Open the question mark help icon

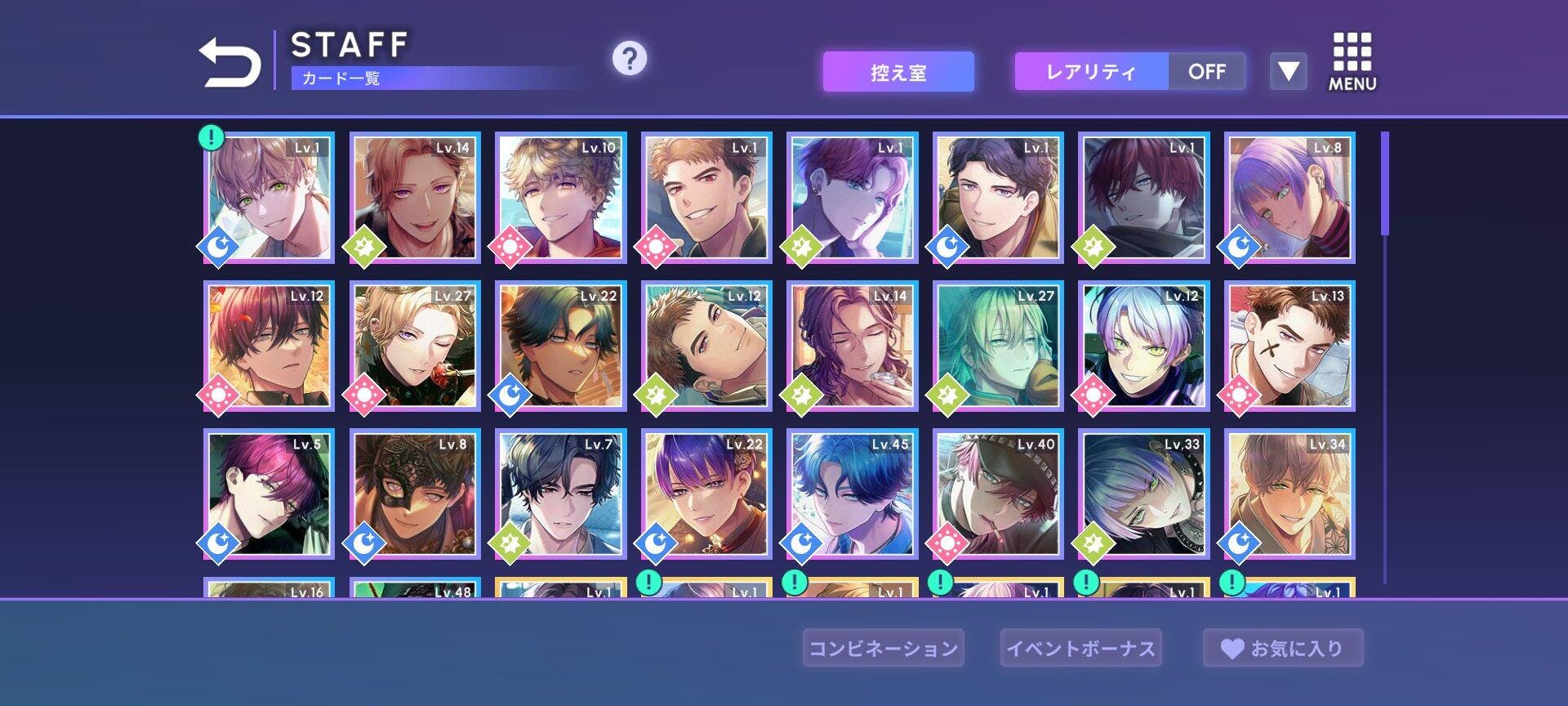tap(629, 59)
